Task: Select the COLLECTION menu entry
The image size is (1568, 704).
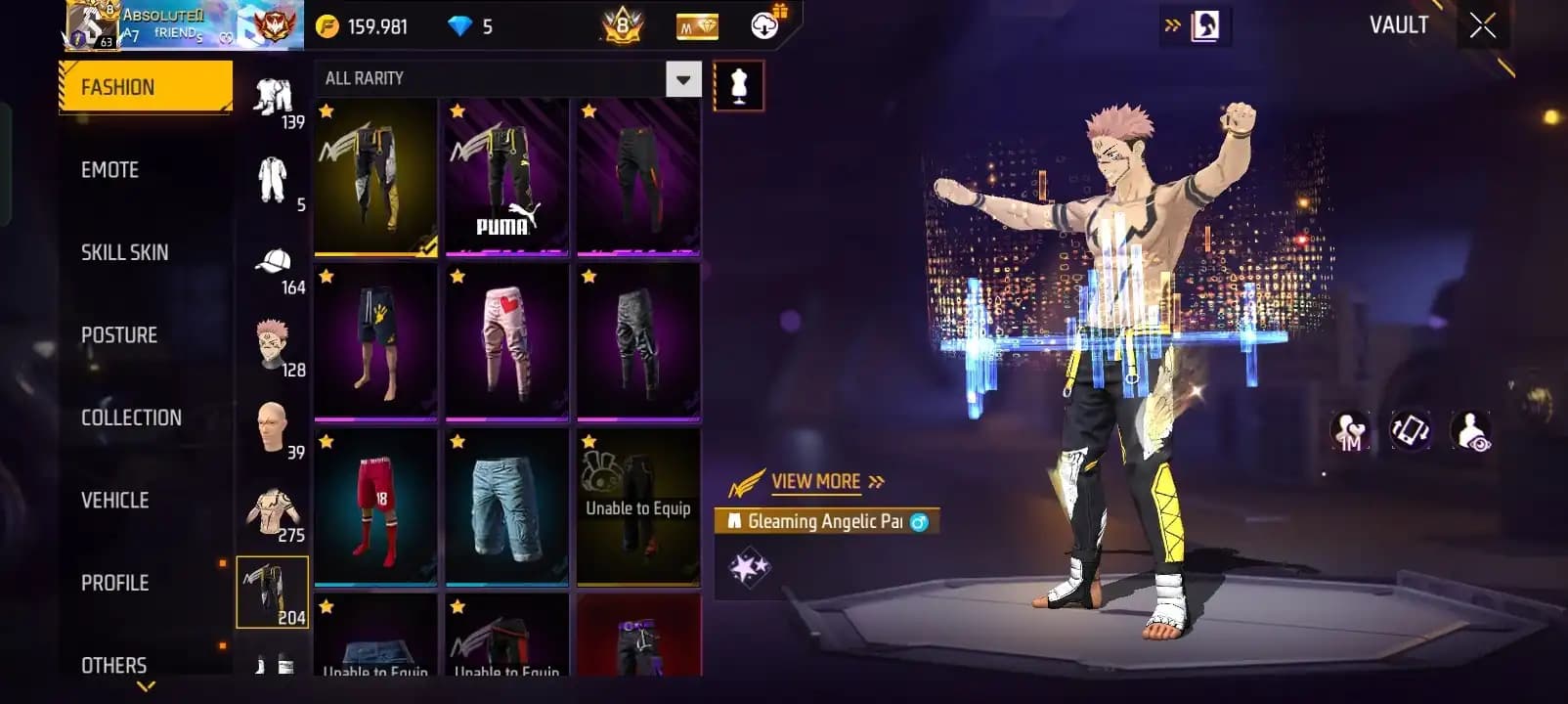Action: [130, 417]
